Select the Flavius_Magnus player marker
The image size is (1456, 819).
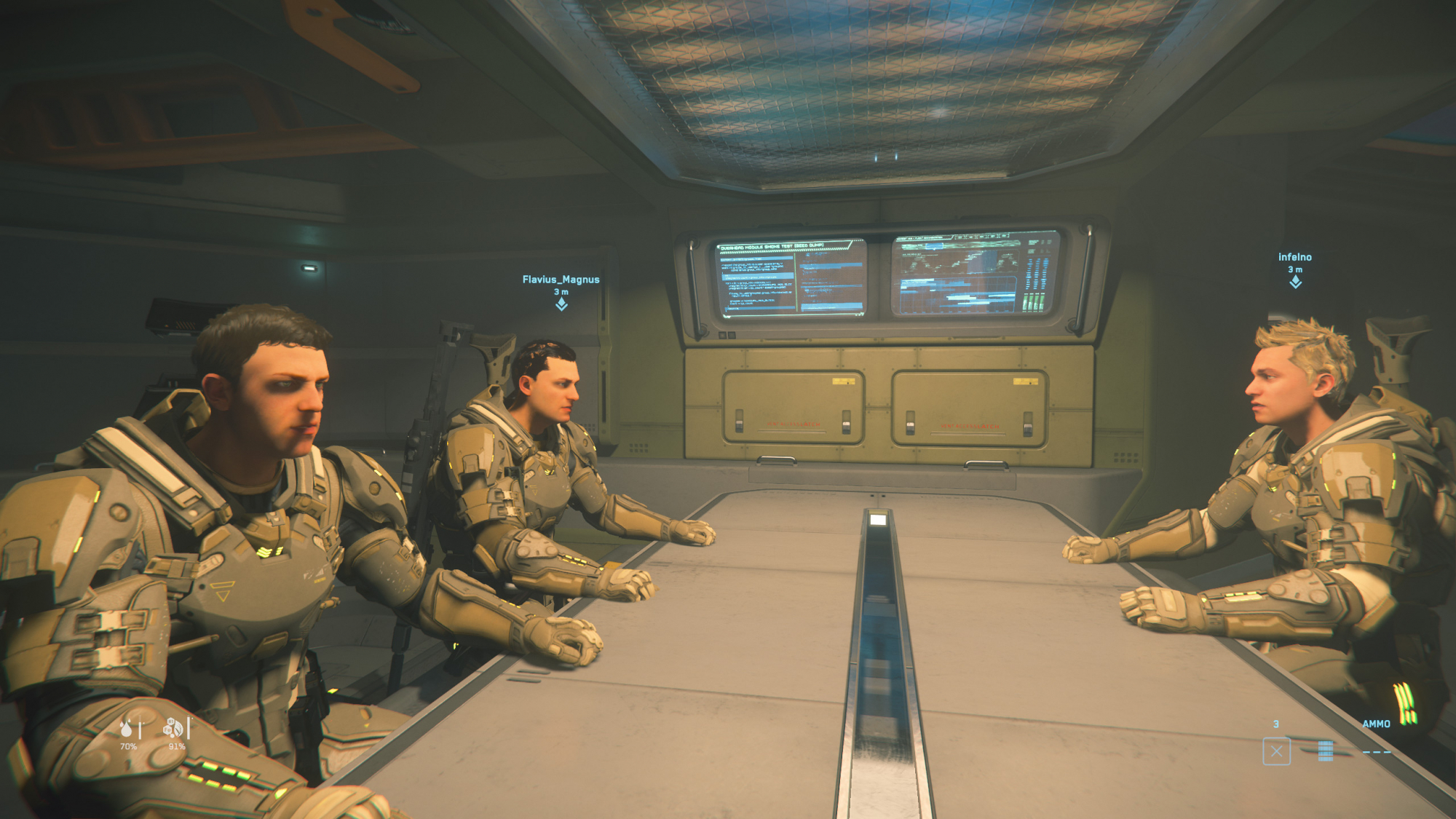(x=561, y=304)
